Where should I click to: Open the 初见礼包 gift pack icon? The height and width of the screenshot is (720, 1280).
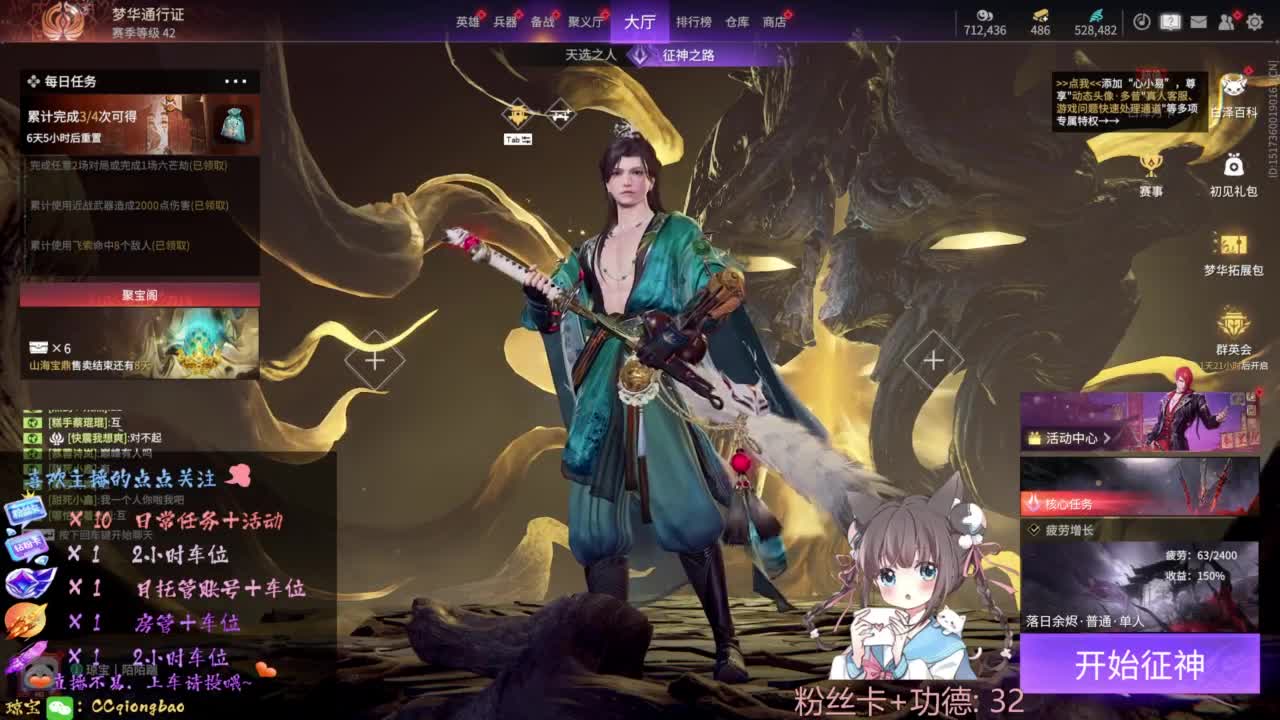pos(1233,164)
